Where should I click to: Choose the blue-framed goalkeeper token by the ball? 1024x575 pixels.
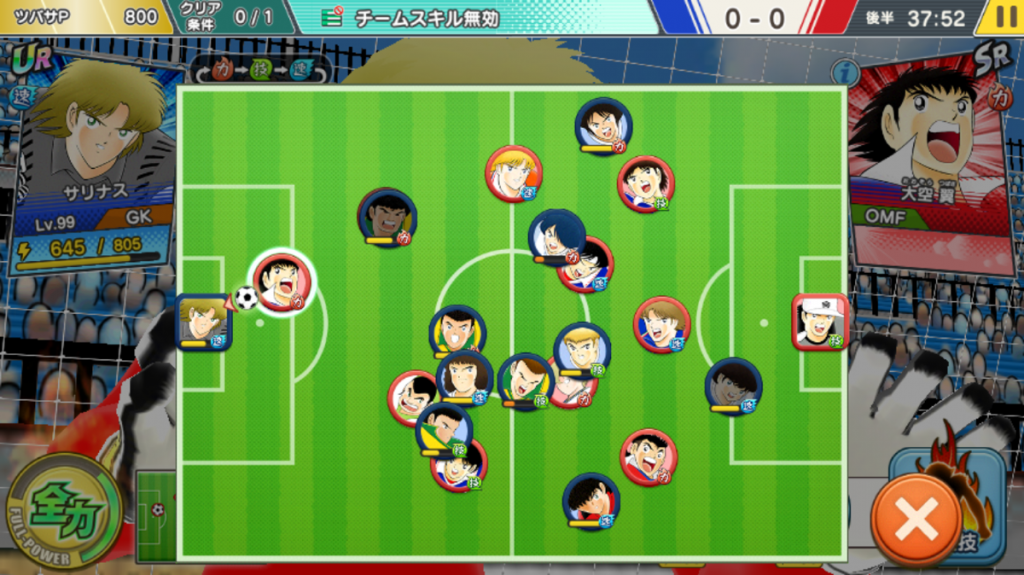tap(203, 322)
